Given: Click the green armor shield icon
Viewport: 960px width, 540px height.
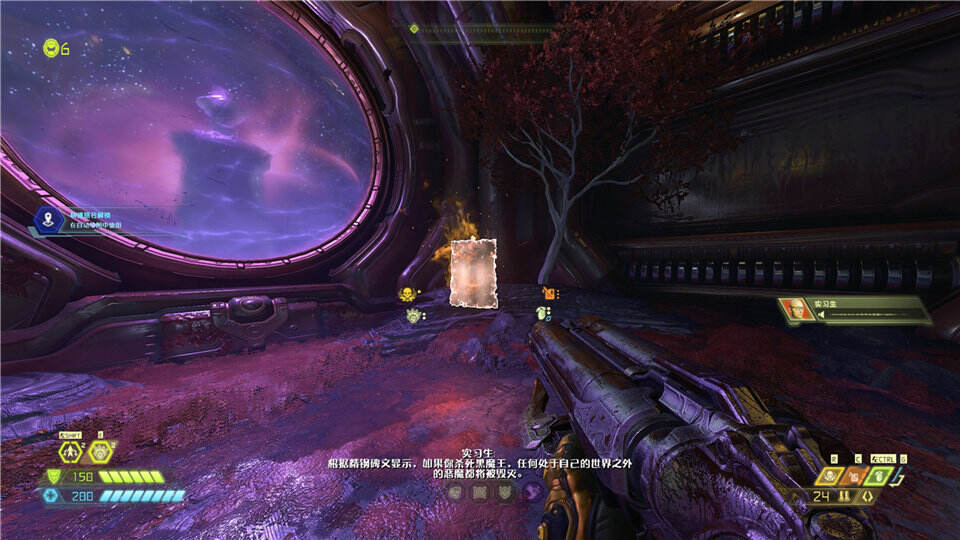Looking at the screenshot, I should pos(53,477).
